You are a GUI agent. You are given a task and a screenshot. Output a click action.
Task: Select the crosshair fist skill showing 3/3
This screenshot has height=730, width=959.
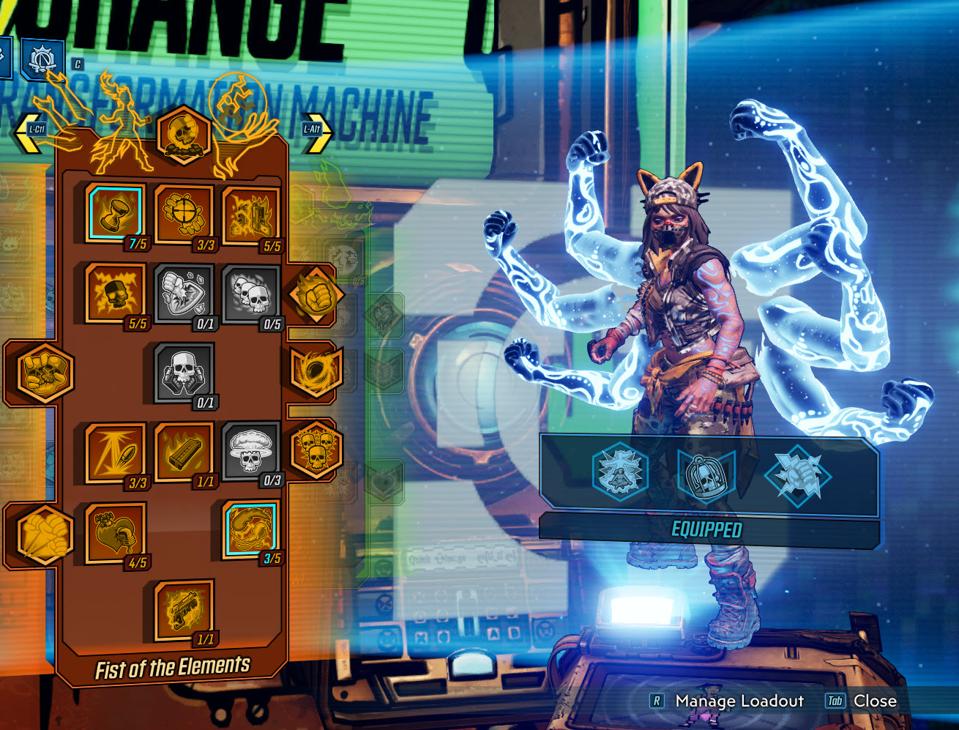coord(184,214)
